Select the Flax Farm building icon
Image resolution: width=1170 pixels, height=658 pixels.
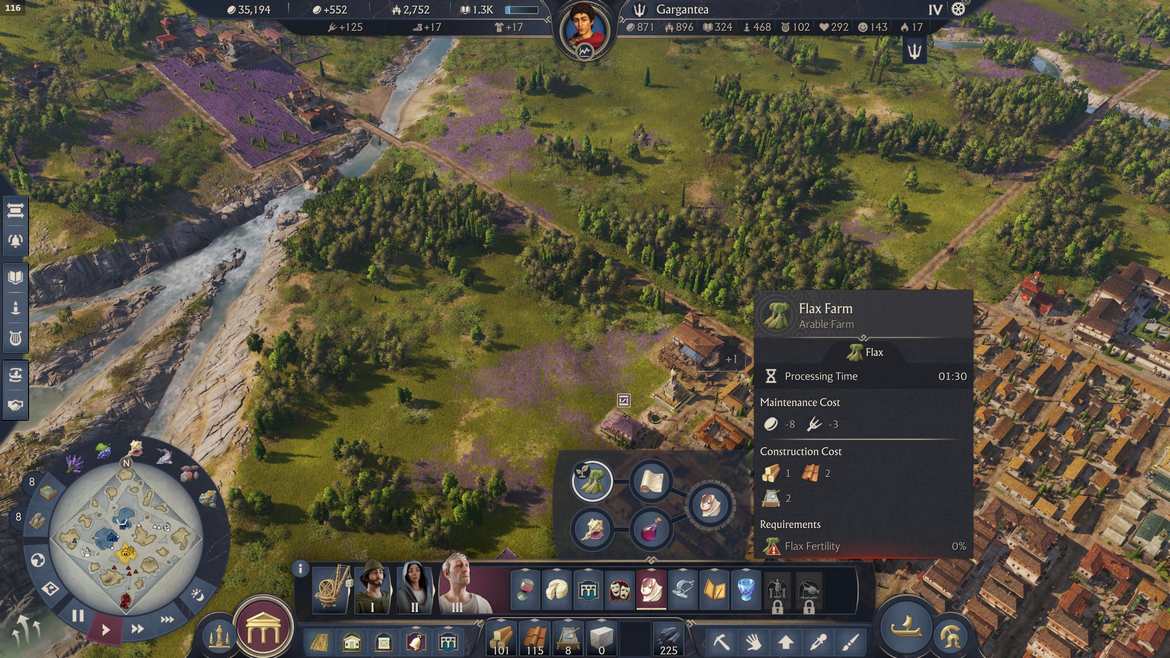click(592, 481)
